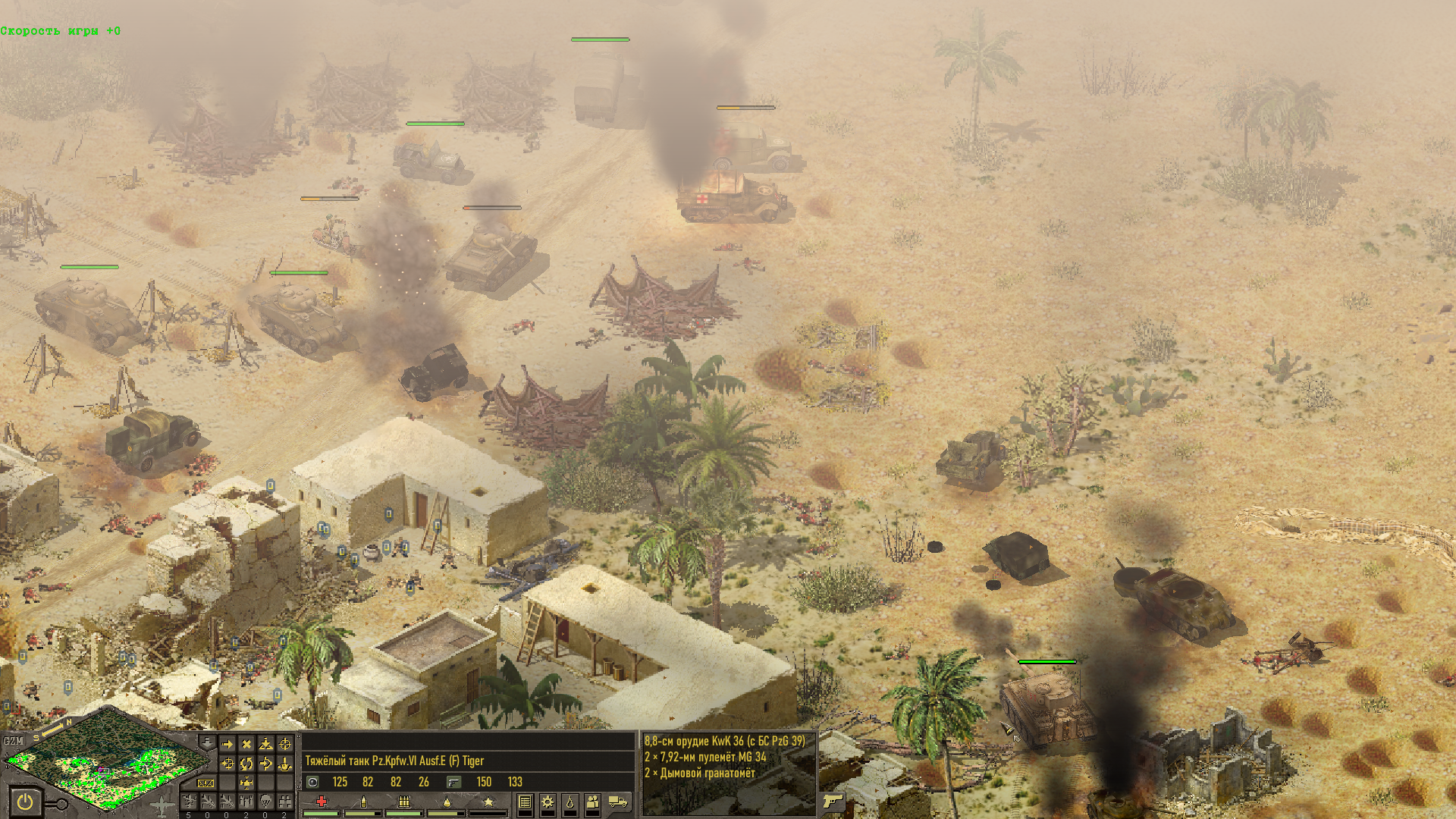Open the menu with the power button

[x=25, y=801]
